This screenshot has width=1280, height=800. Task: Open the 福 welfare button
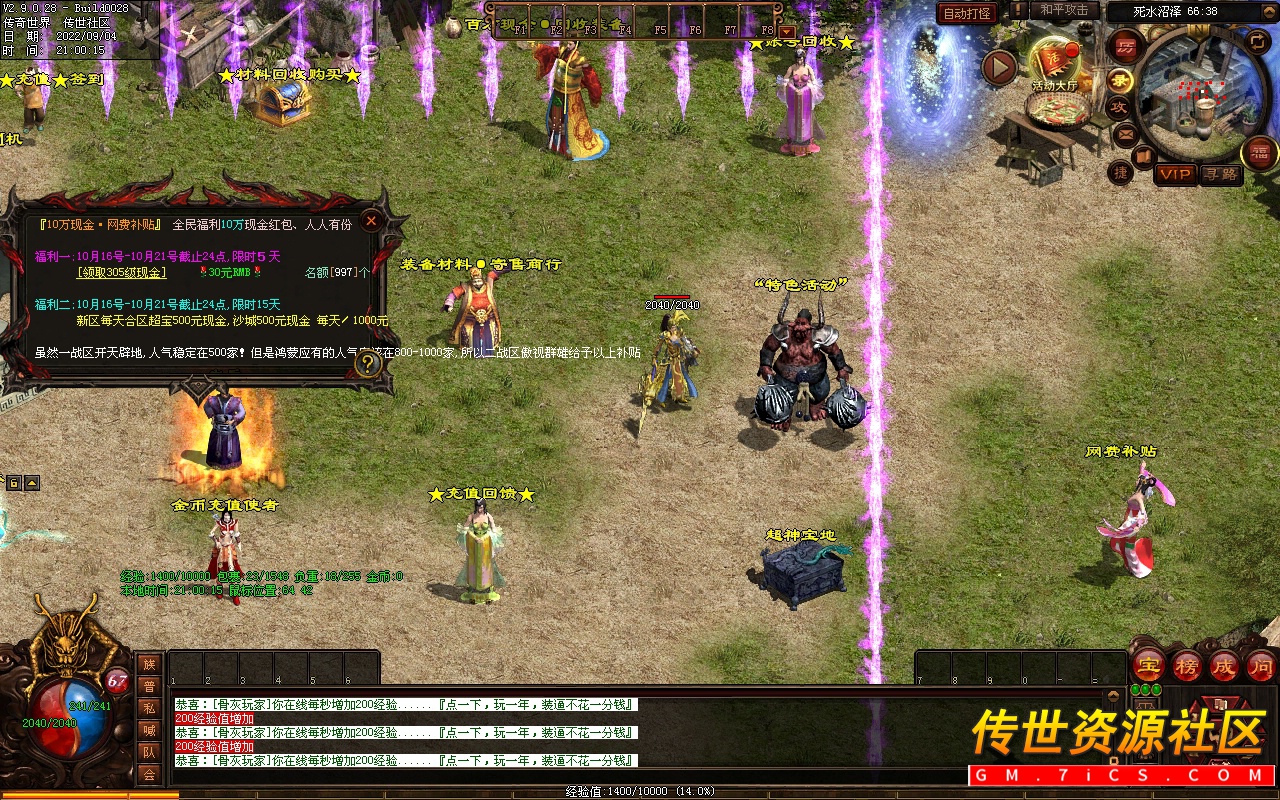1260,153
